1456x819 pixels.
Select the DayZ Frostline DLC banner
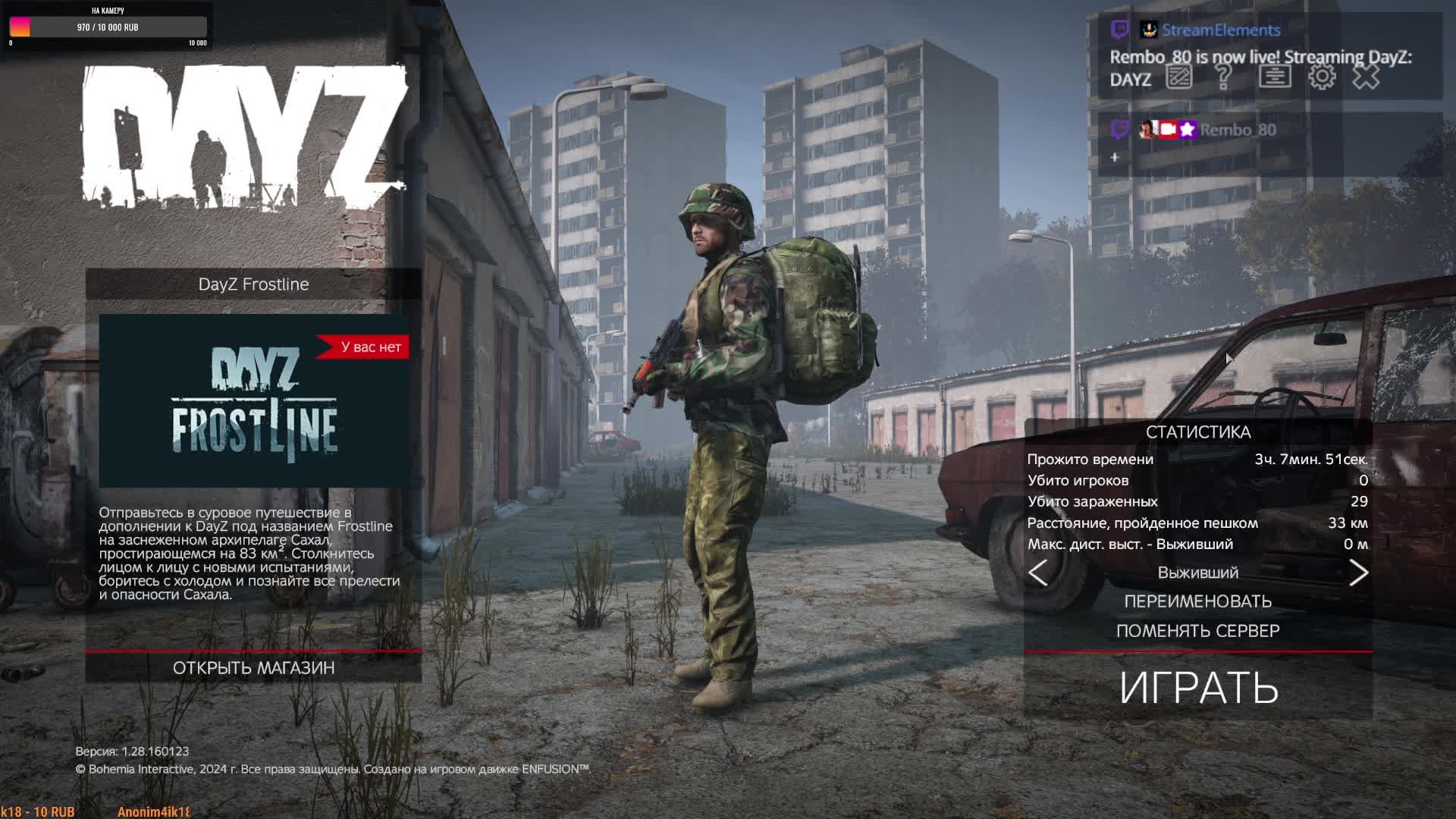coord(254,400)
